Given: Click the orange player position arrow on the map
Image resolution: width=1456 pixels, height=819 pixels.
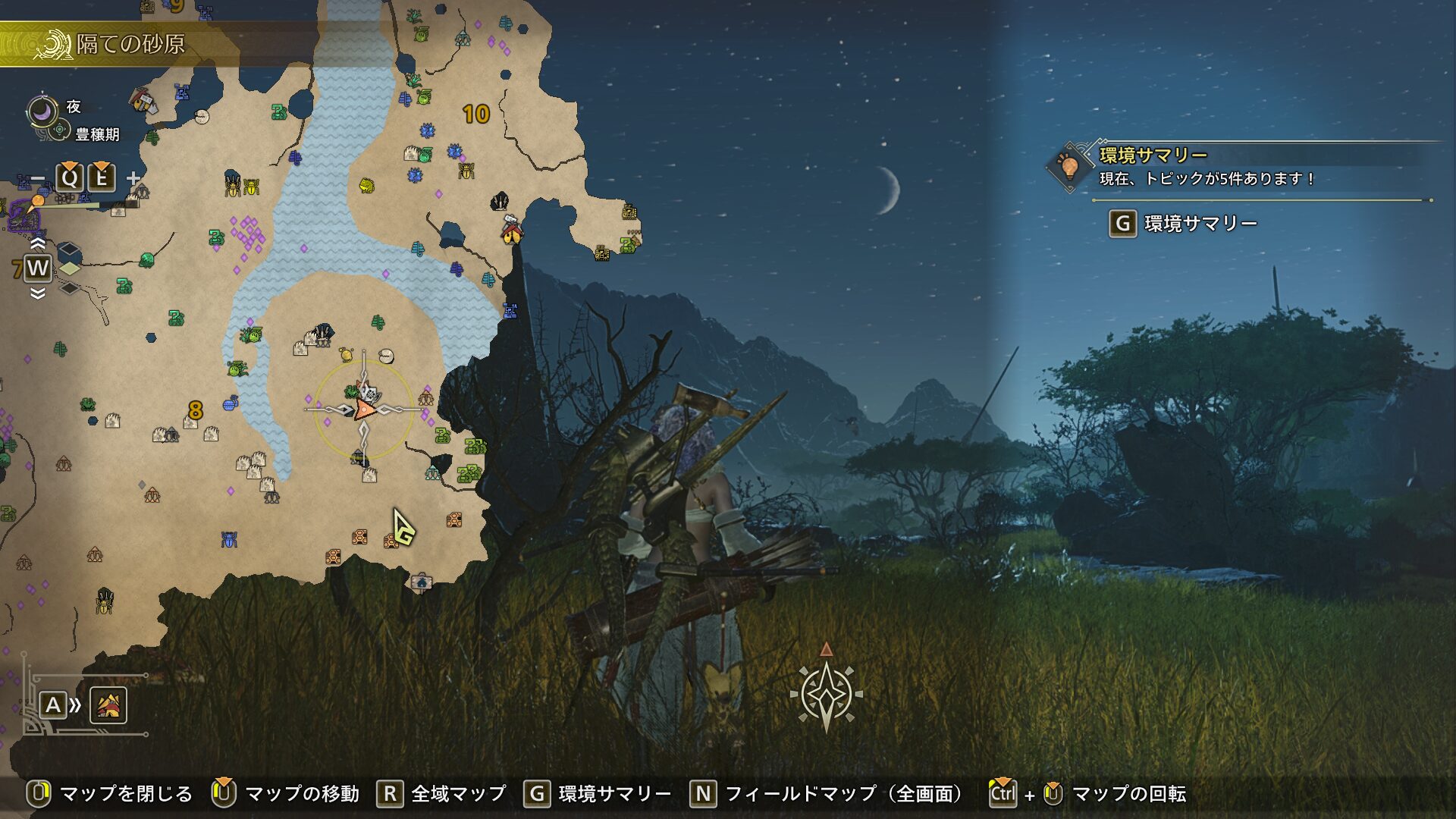Looking at the screenshot, I should [364, 410].
